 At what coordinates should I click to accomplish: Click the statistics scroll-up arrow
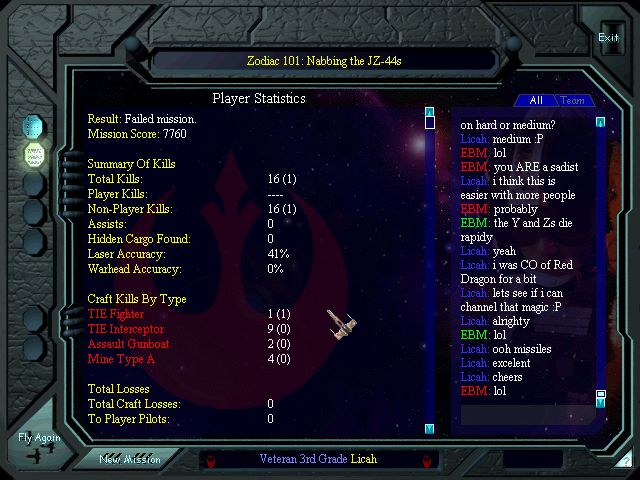tap(429, 111)
